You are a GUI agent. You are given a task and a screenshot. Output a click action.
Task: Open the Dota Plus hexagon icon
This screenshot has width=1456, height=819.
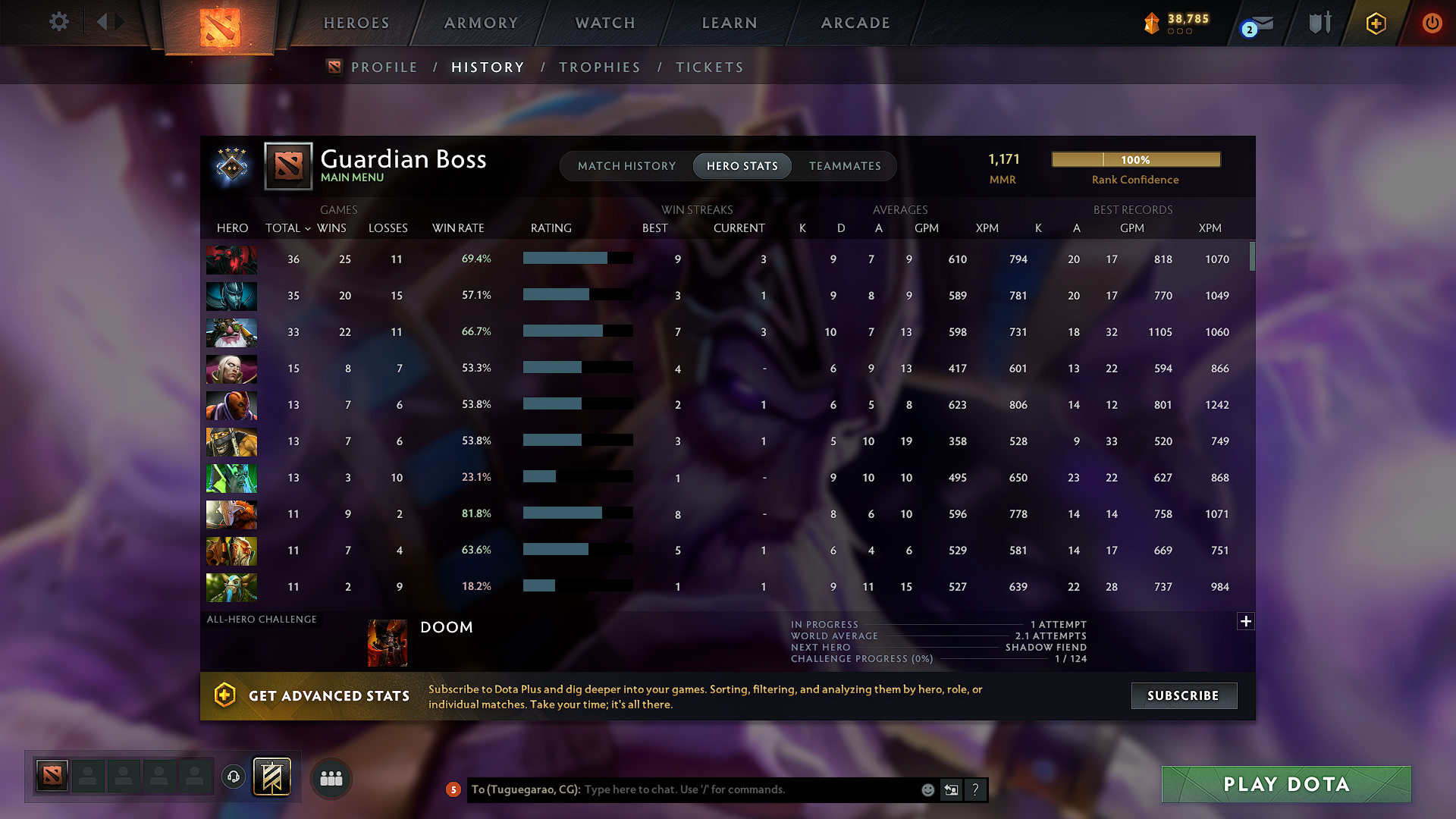1375,24
